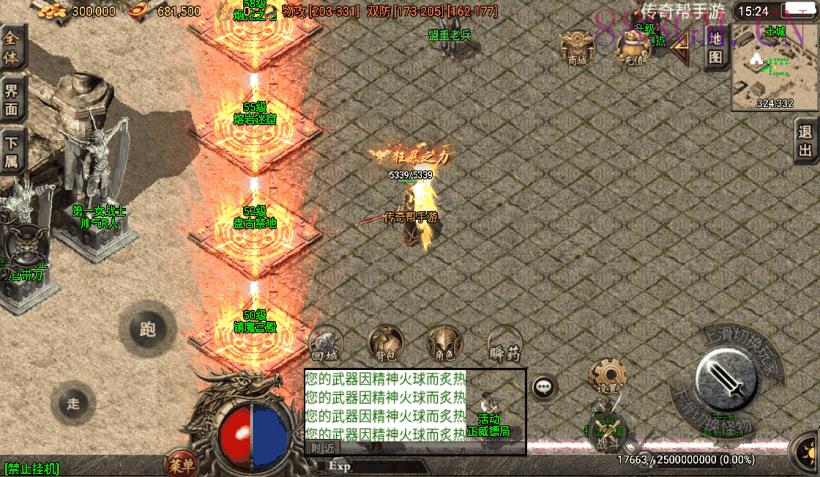The image size is (820, 477).
Task: Open the 背包 backpack icon
Action: pos(385,344)
